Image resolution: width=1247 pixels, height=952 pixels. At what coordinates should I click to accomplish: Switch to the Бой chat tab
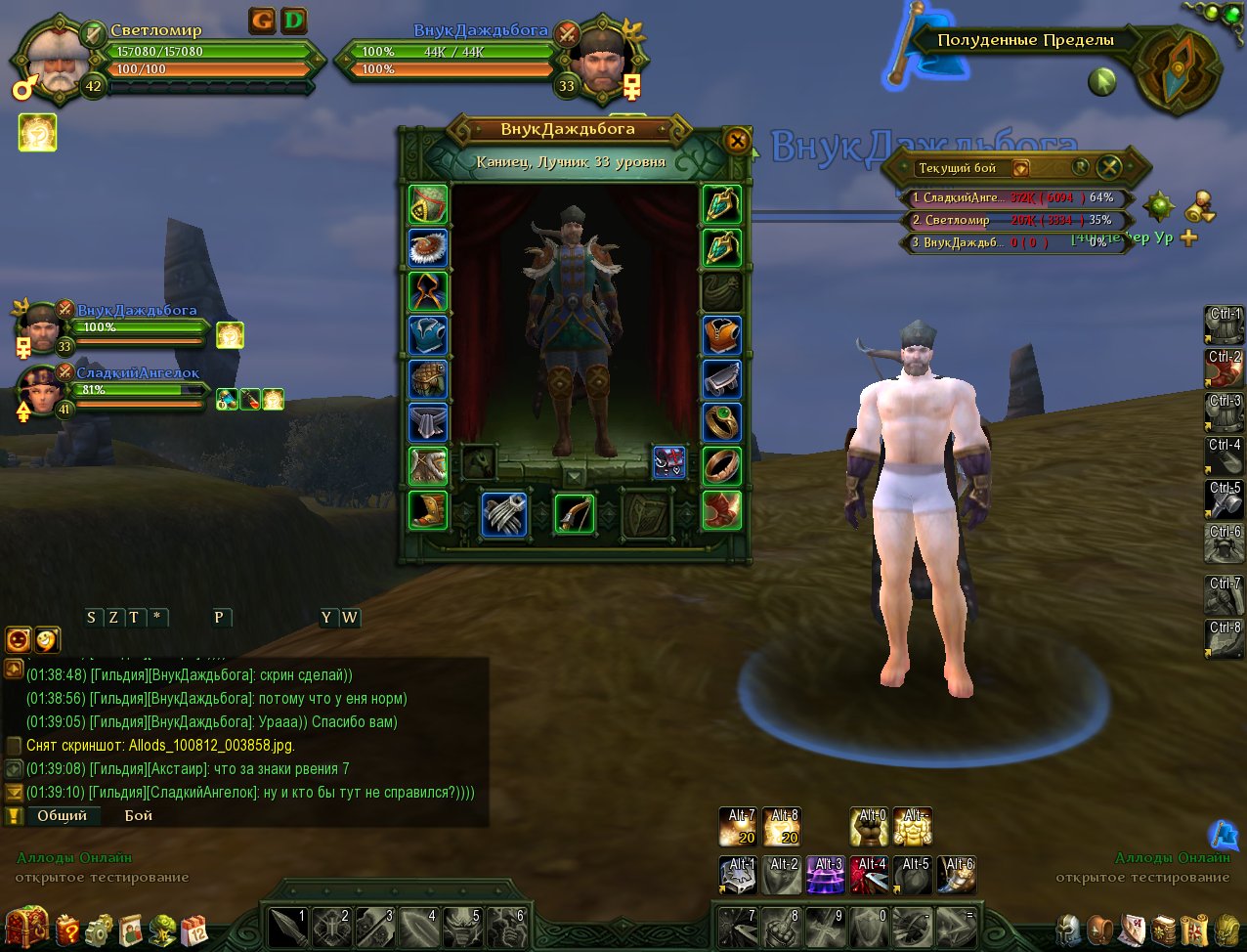(x=139, y=815)
